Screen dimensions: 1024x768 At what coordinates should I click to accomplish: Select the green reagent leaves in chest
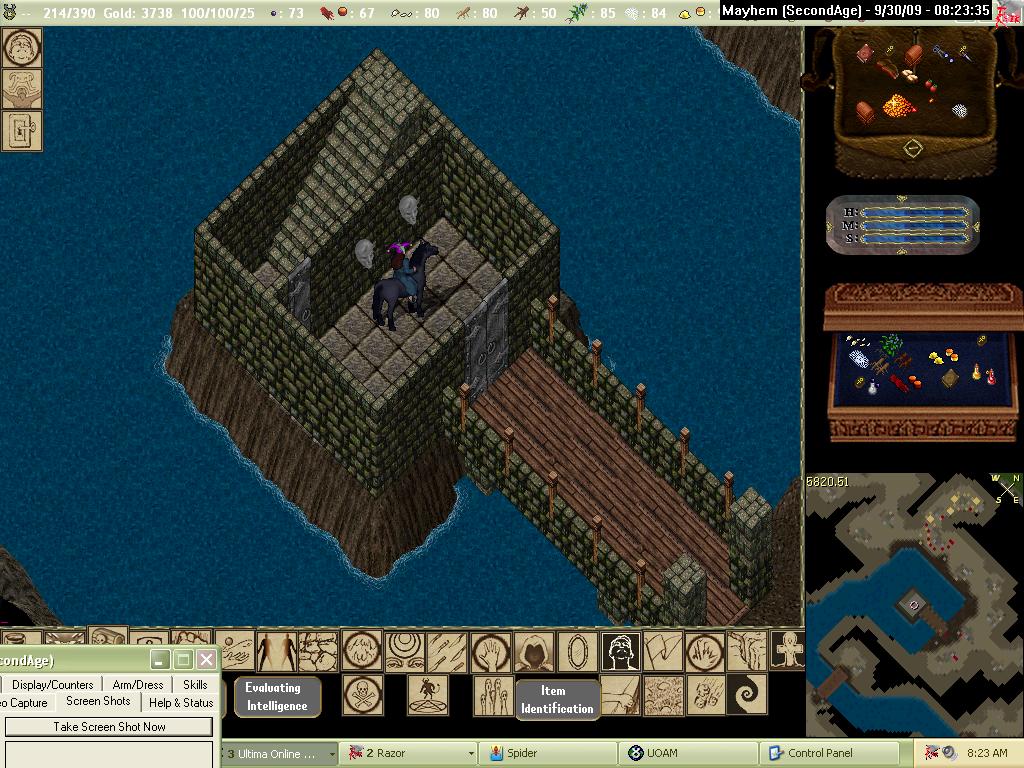tap(890, 345)
